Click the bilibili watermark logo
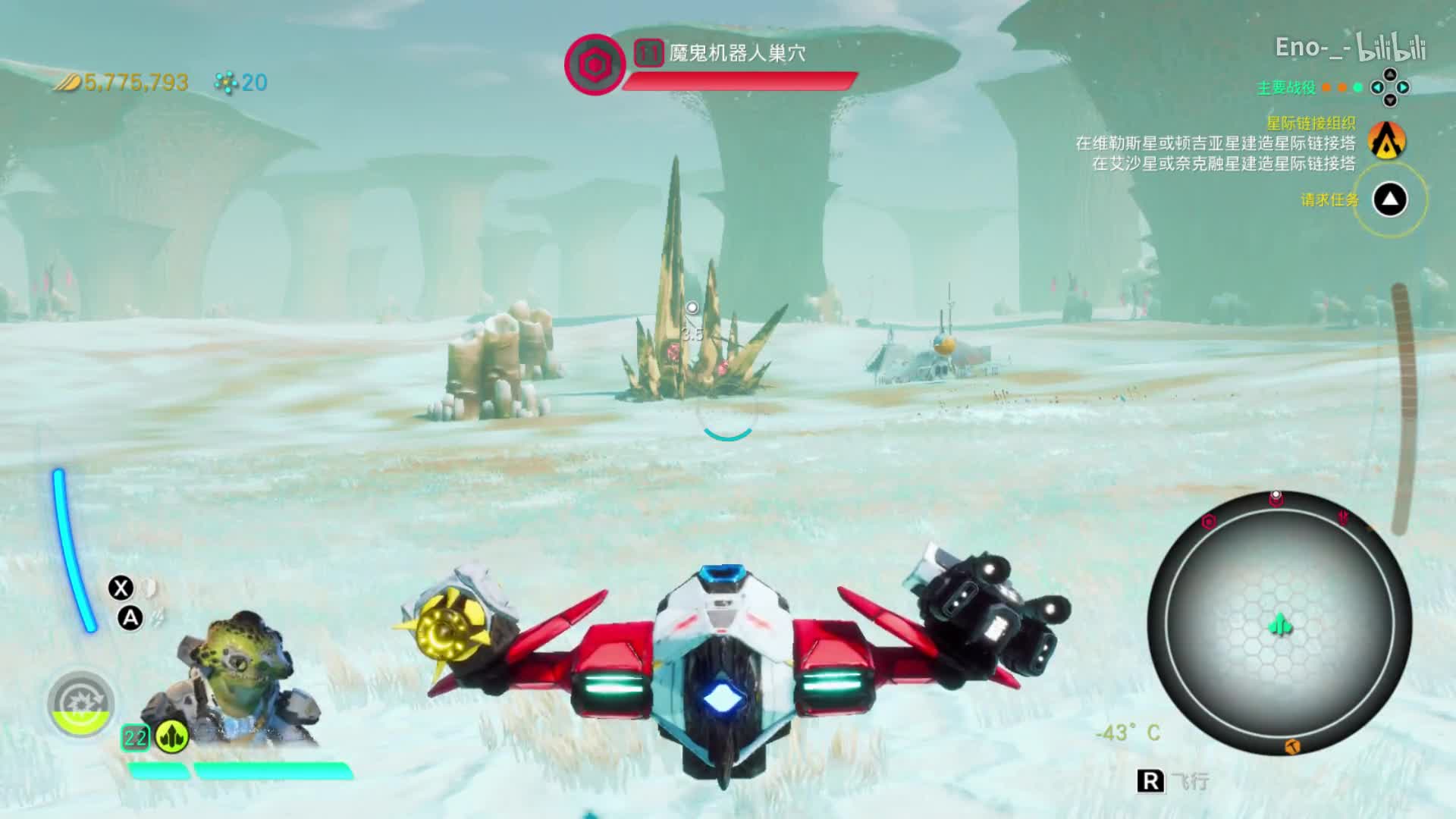This screenshot has width=1456, height=819. [1392, 48]
